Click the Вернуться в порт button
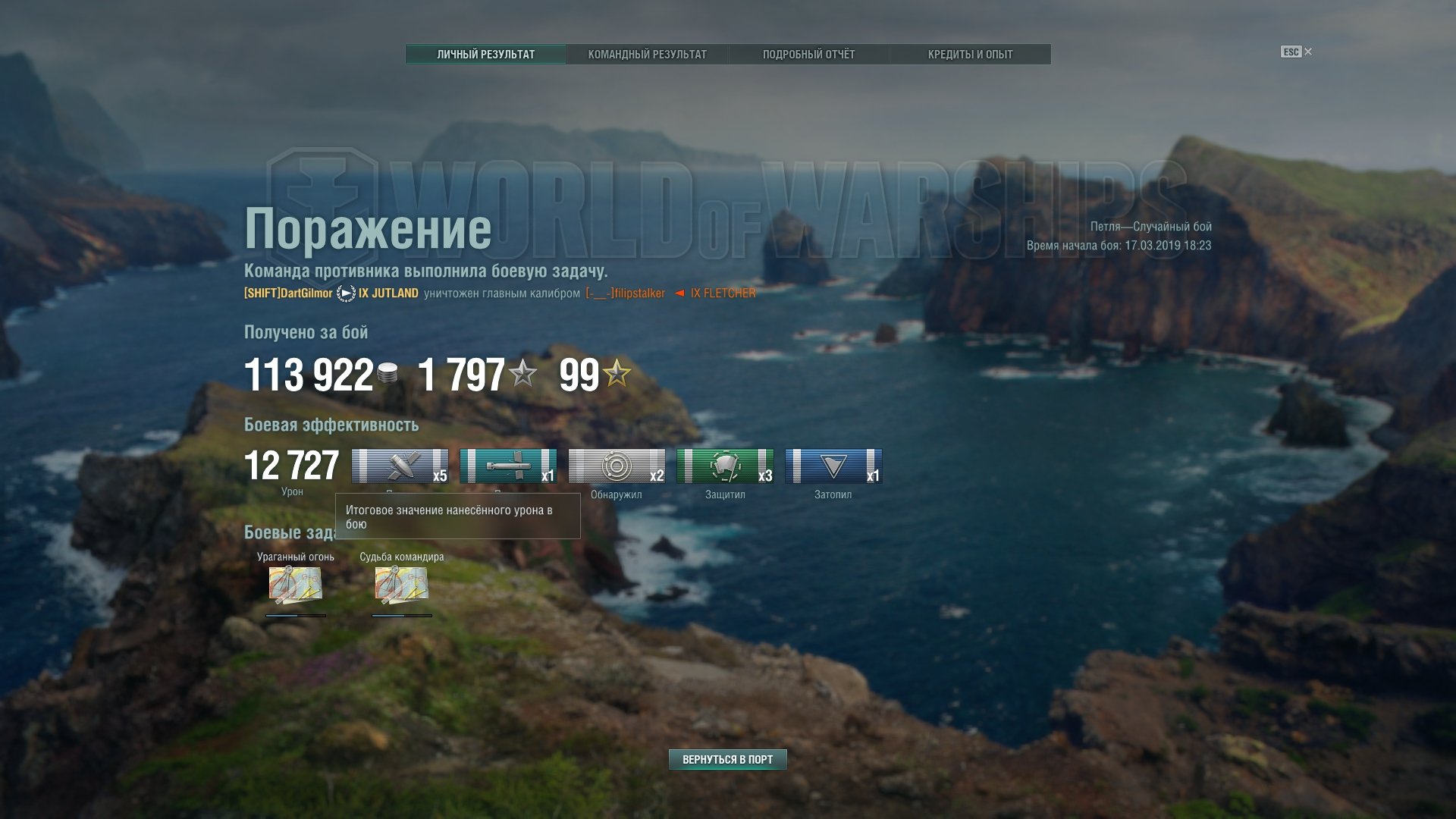The image size is (1456, 819). [727, 759]
